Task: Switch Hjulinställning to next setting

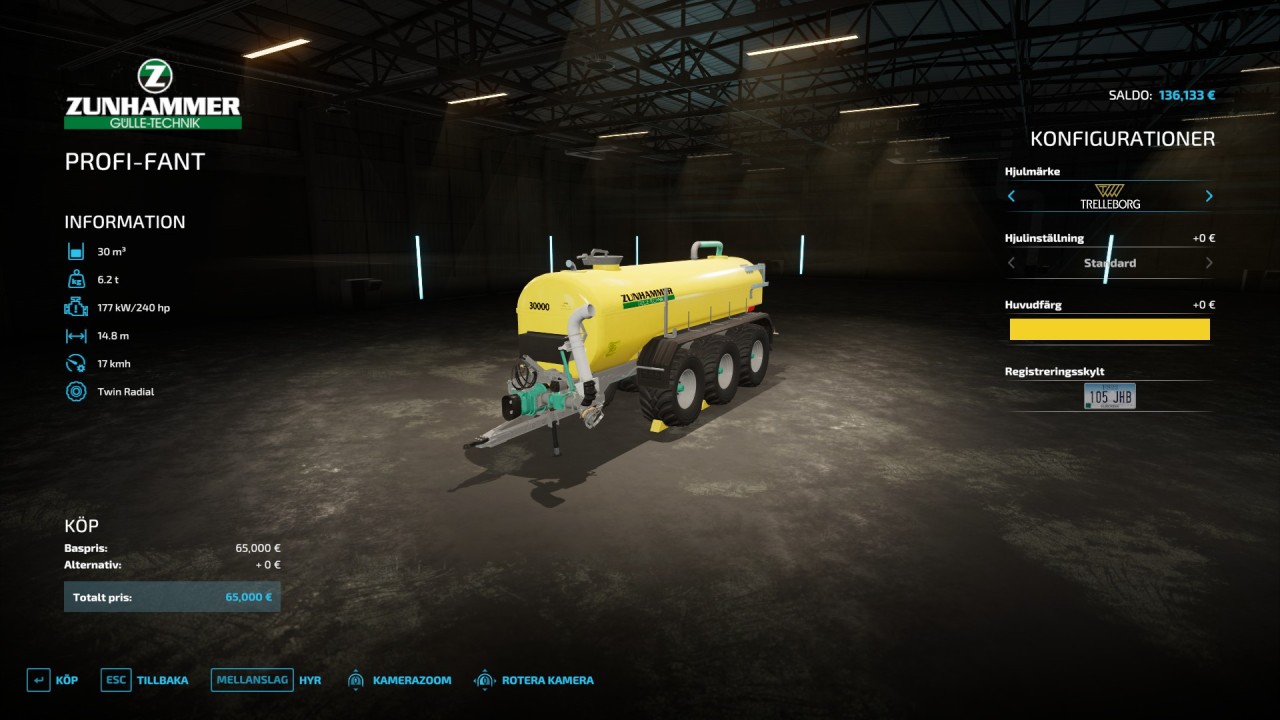Action: tap(1208, 262)
